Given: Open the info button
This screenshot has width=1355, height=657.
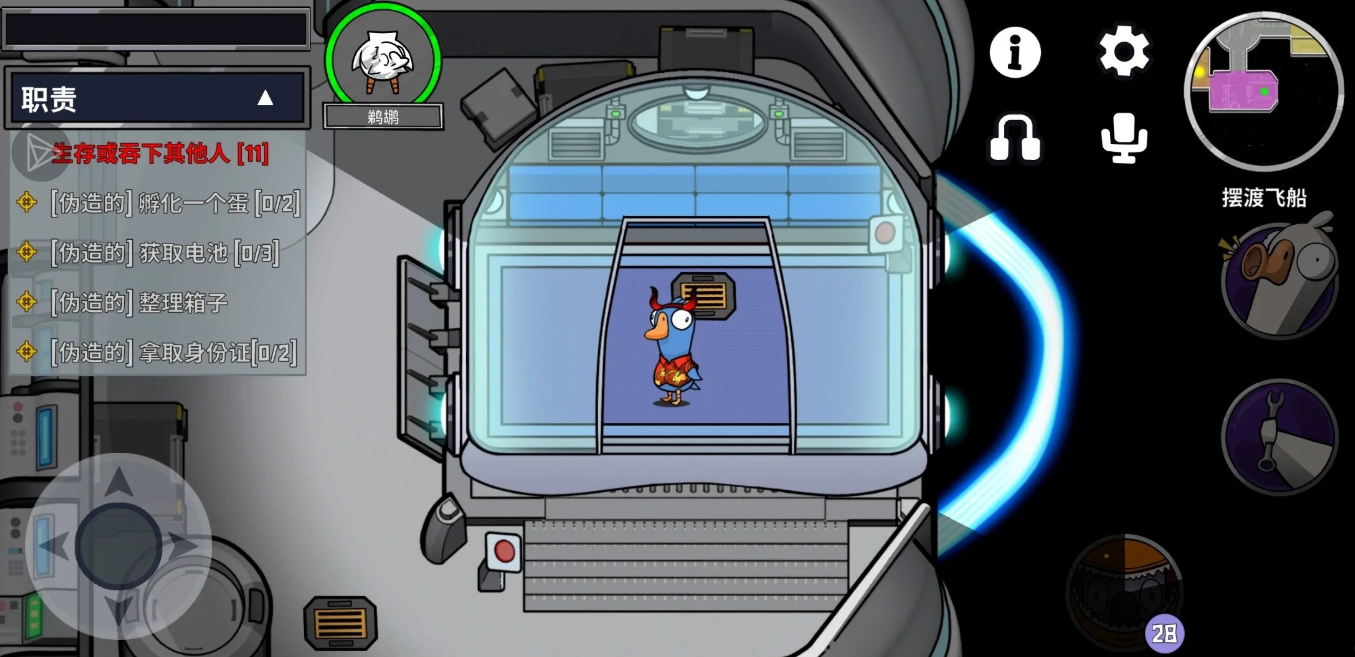Looking at the screenshot, I should (1015, 52).
